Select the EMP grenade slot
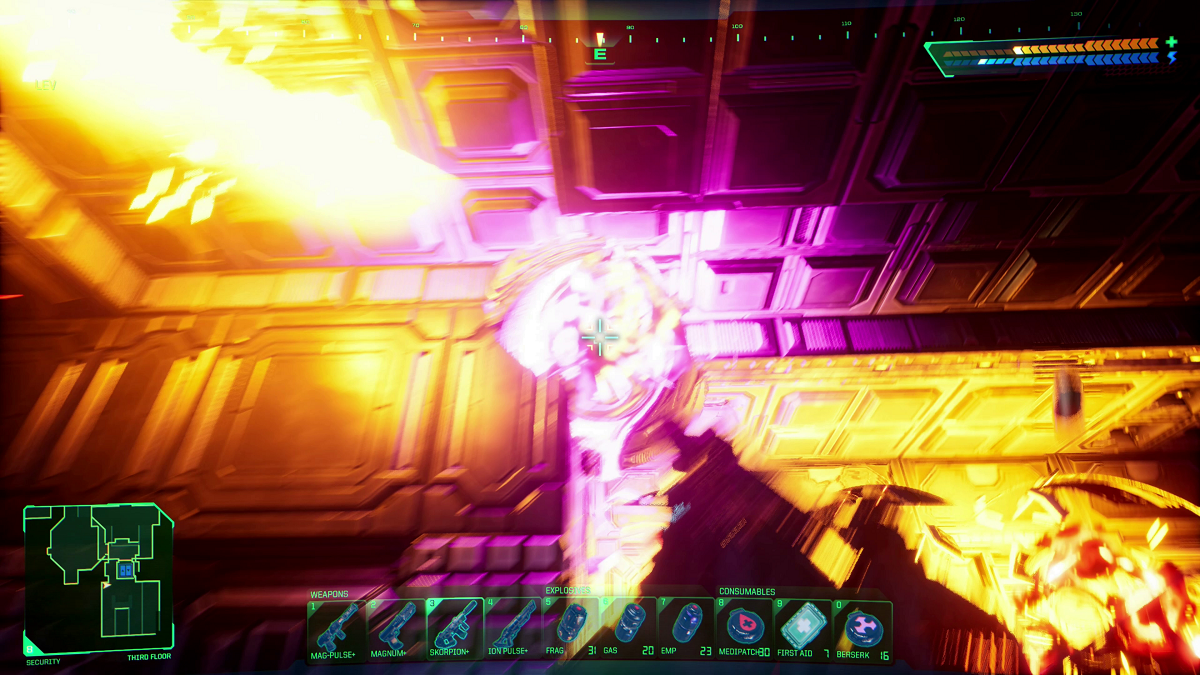The image size is (1200, 675). coord(686,629)
